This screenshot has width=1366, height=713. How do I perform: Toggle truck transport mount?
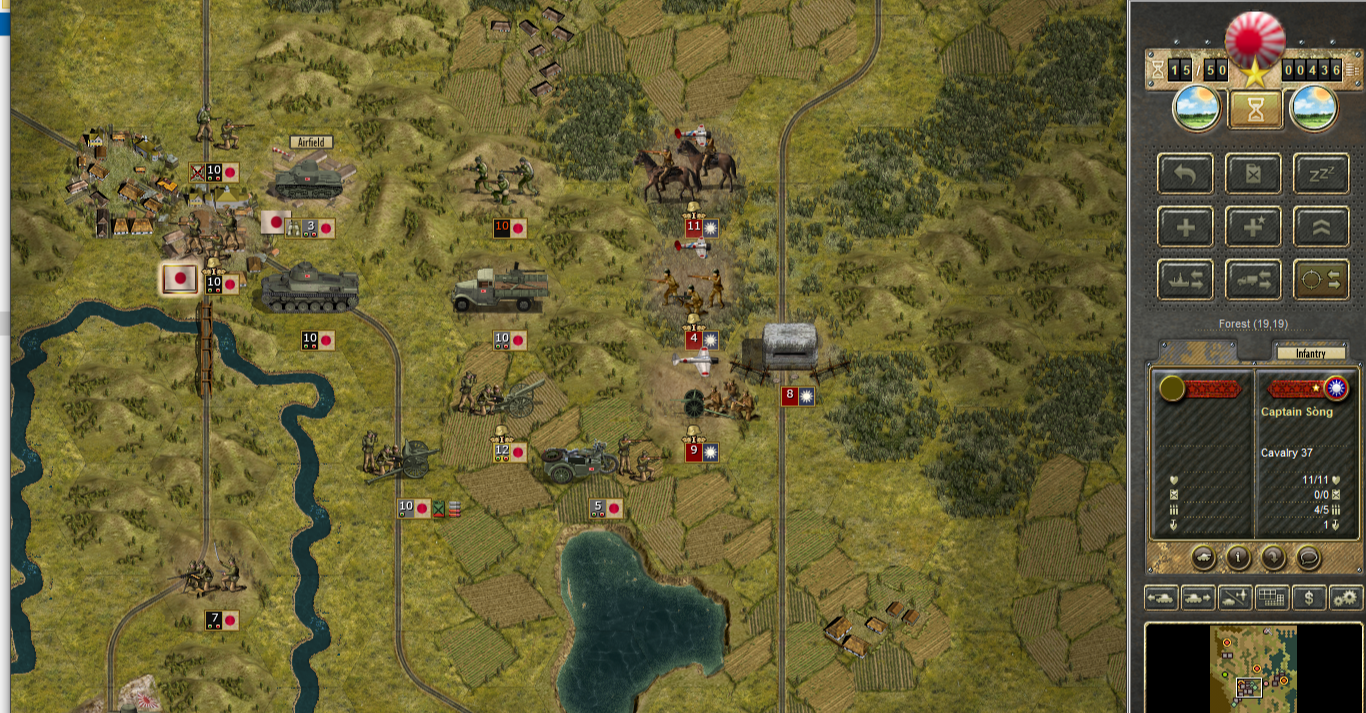point(1253,280)
